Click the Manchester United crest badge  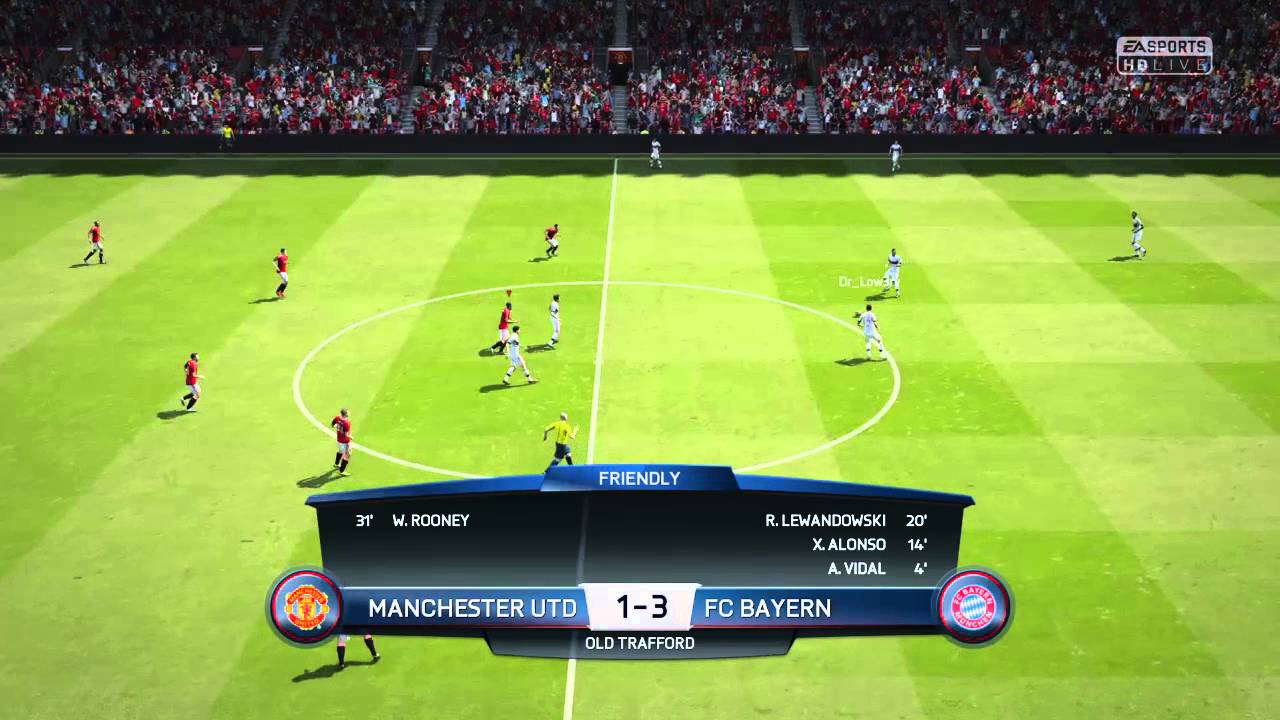click(x=308, y=607)
